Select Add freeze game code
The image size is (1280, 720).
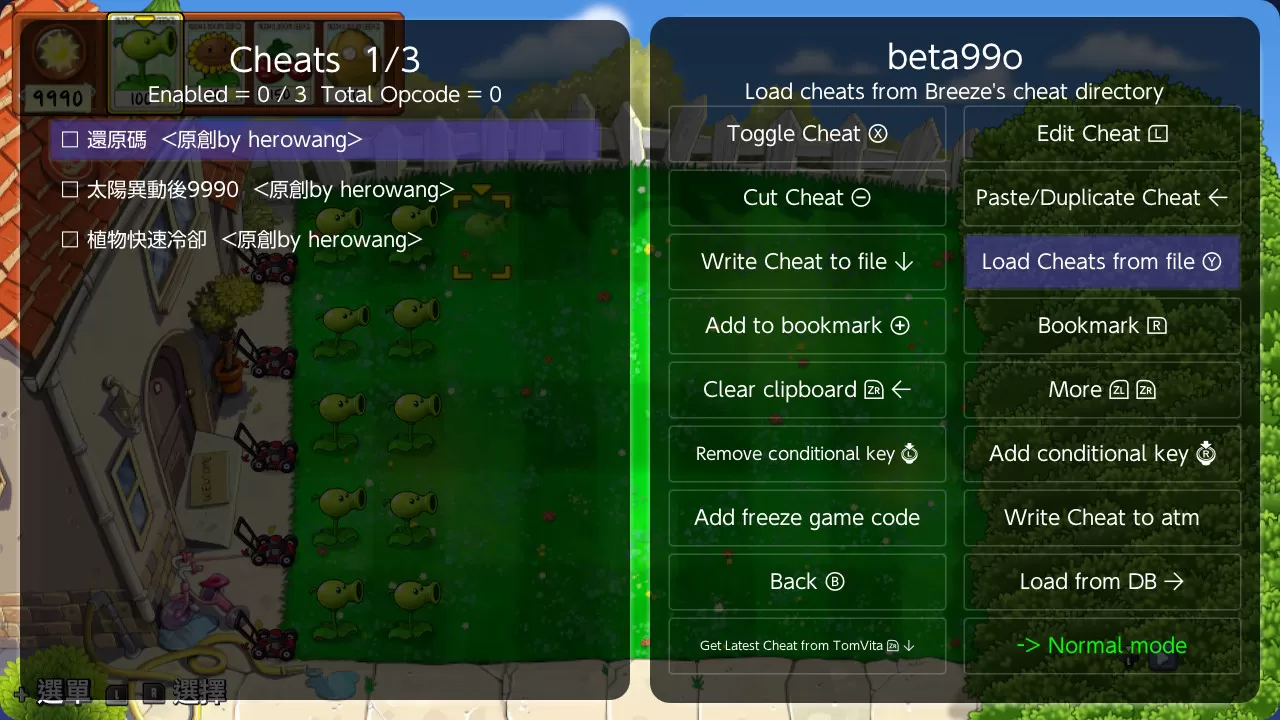pos(807,518)
